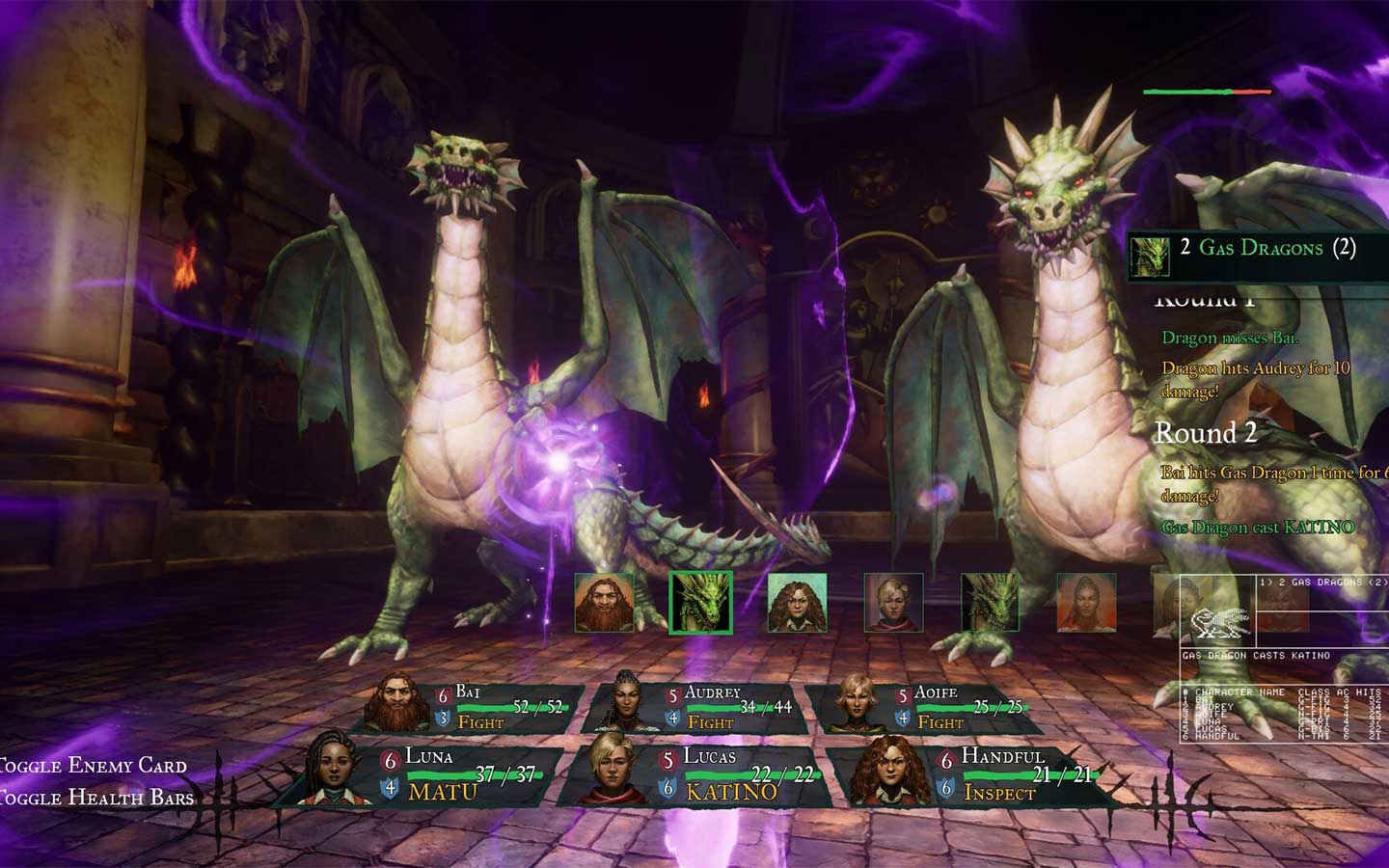Open Handful's Inspect party card
The height and width of the screenshot is (868, 1389).
click(x=972, y=775)
